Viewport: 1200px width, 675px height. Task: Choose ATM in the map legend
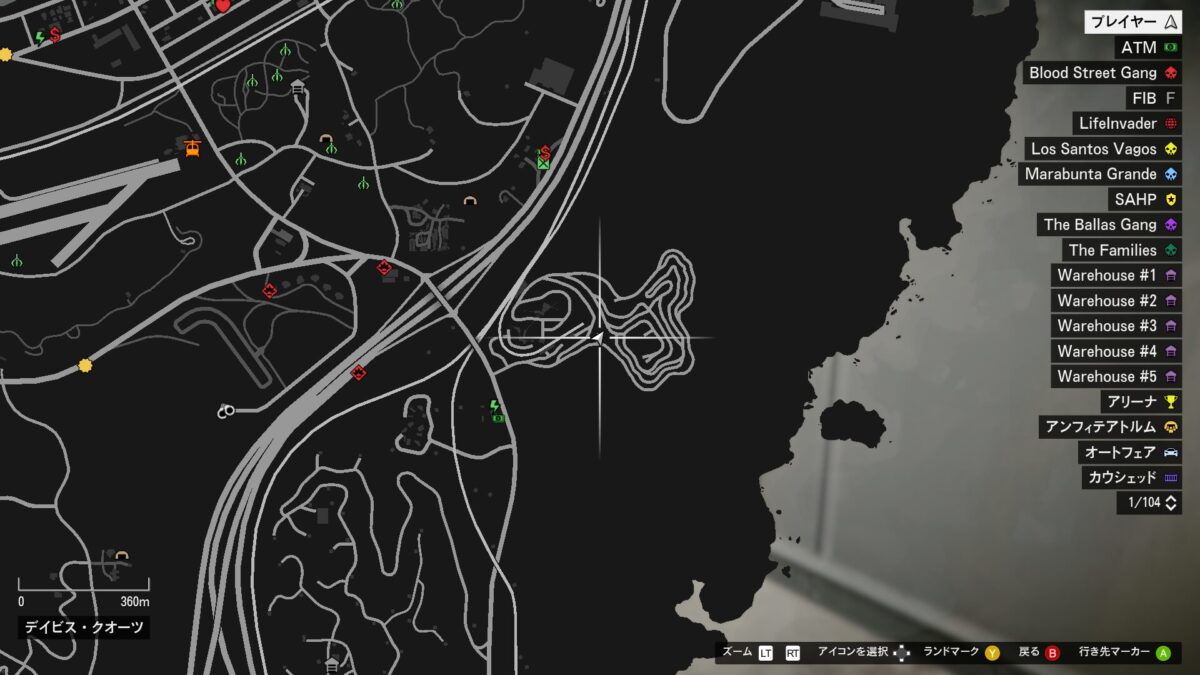1148,48
